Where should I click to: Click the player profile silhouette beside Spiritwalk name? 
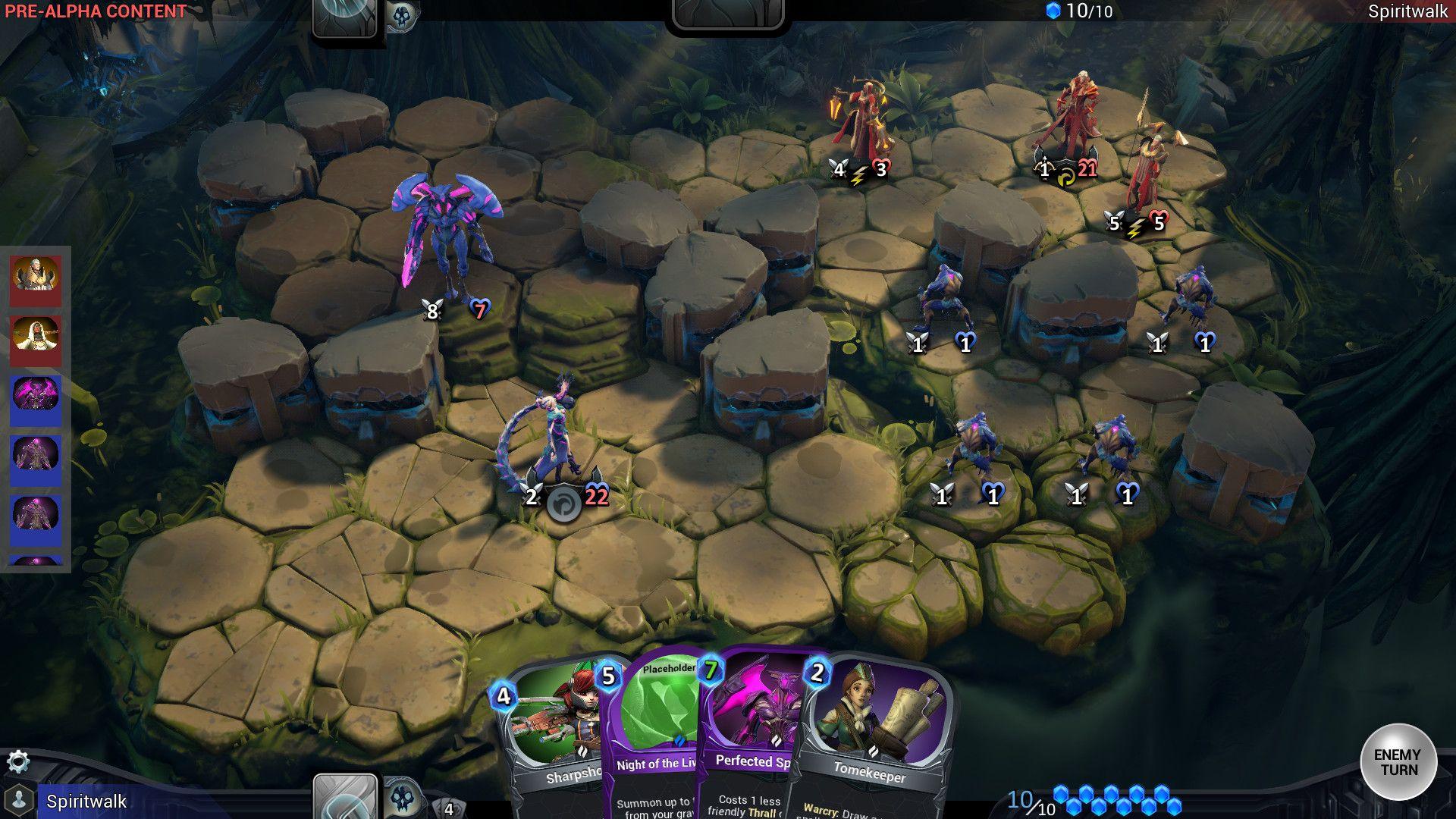[19, 798]
